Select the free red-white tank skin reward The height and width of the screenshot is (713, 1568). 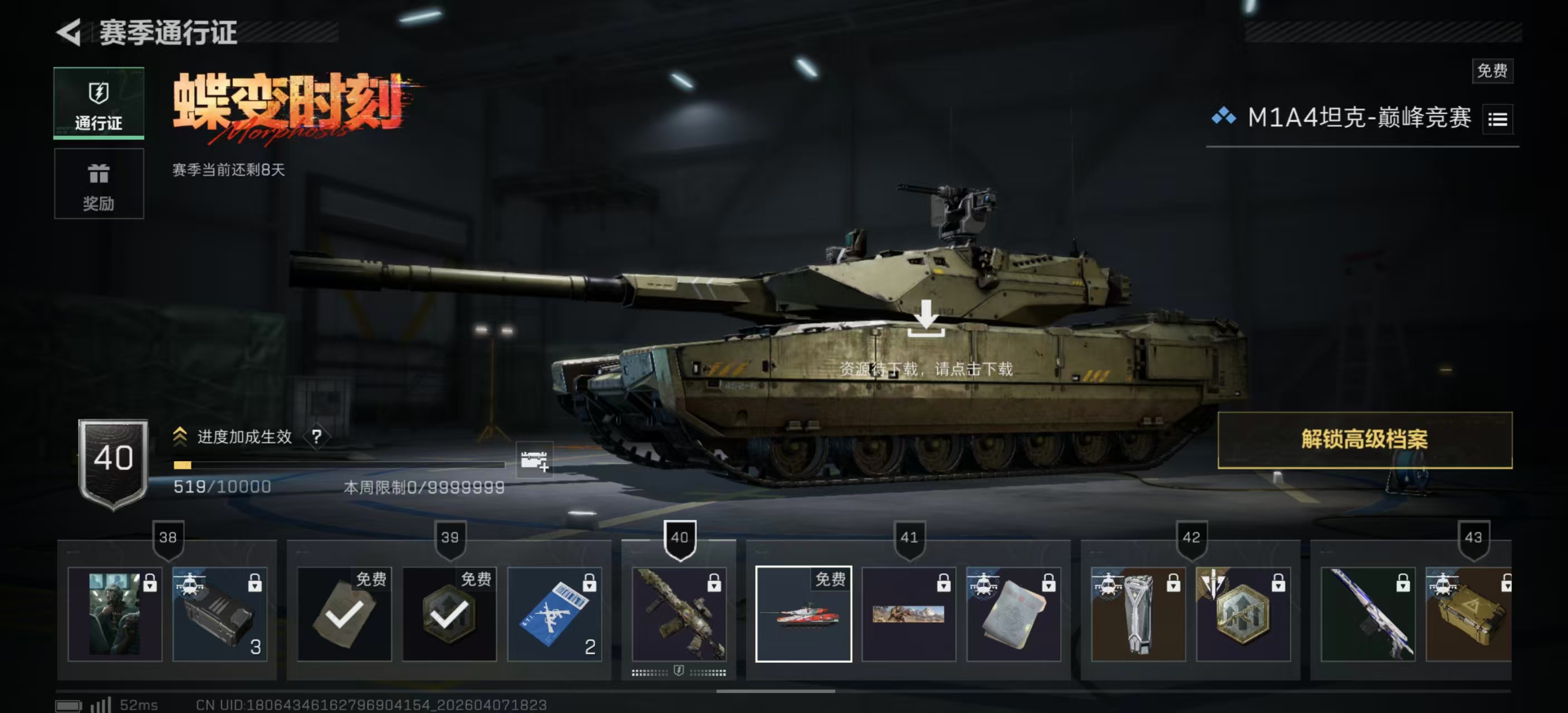coord(803,614)
